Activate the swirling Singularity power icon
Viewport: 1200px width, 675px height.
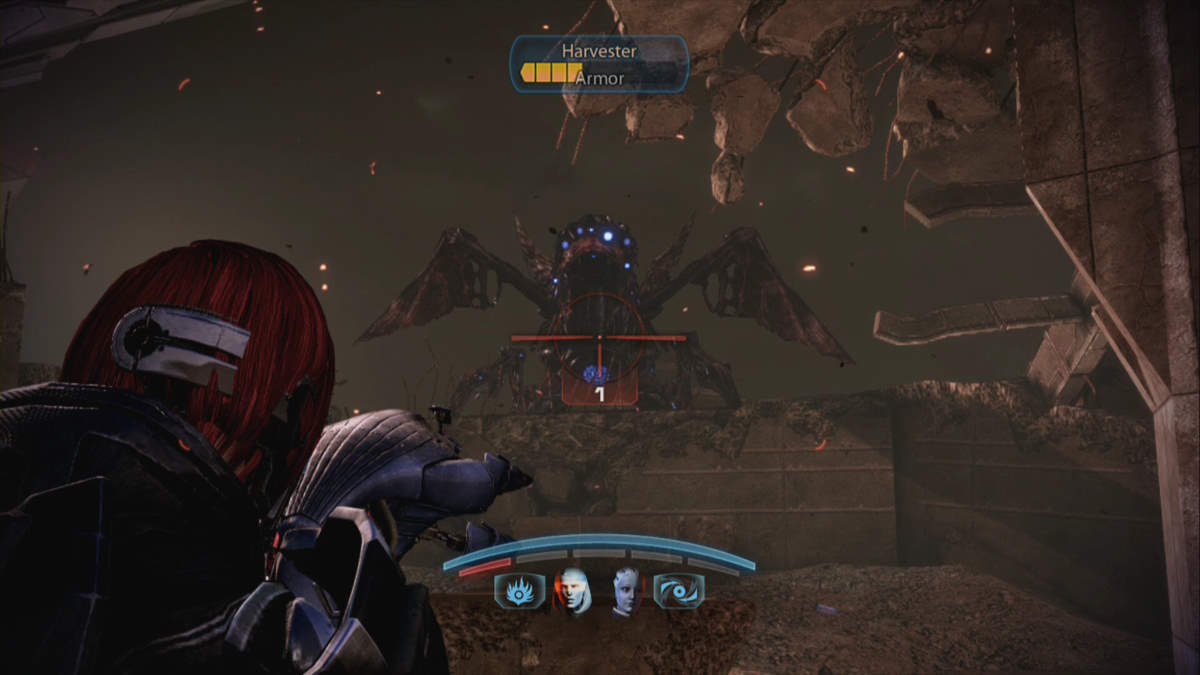click(678, 591)
